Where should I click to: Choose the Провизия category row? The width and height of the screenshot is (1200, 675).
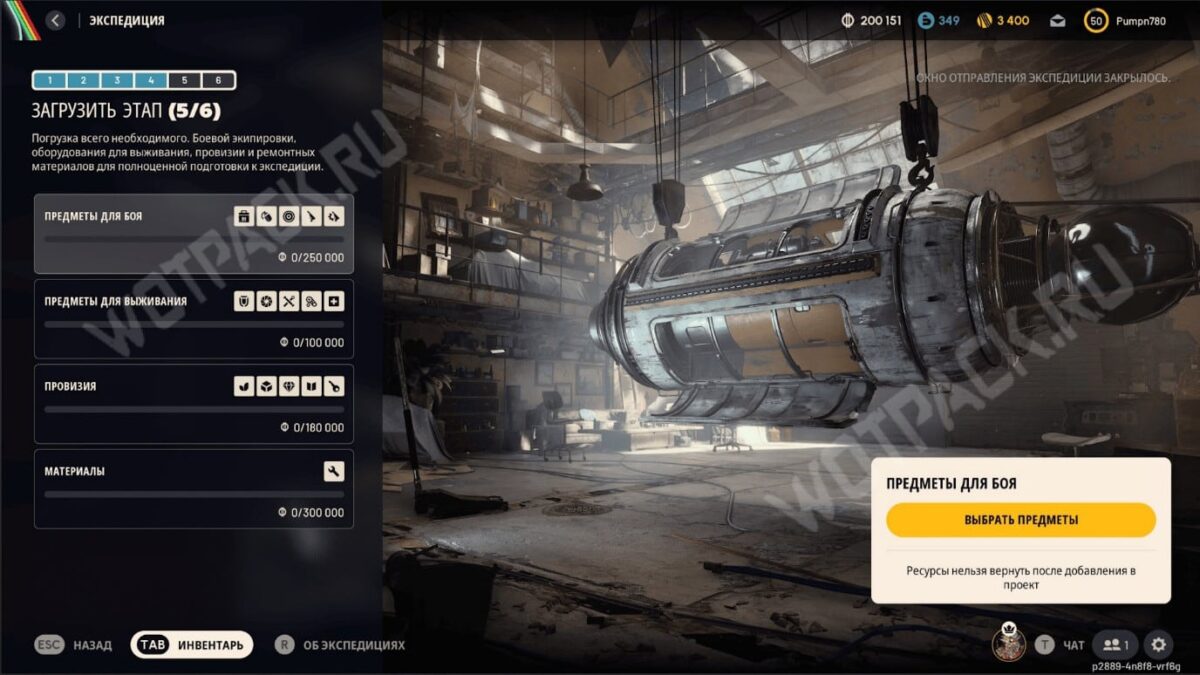click(194, 404)
